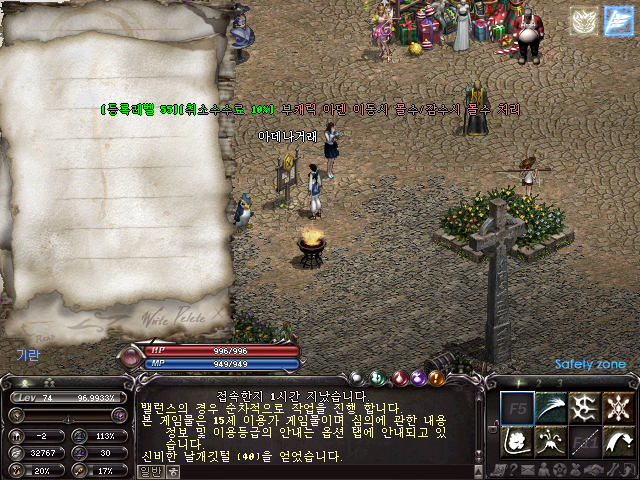Activate the white comet streak skill
640x480 pixels.
point(551,407)
